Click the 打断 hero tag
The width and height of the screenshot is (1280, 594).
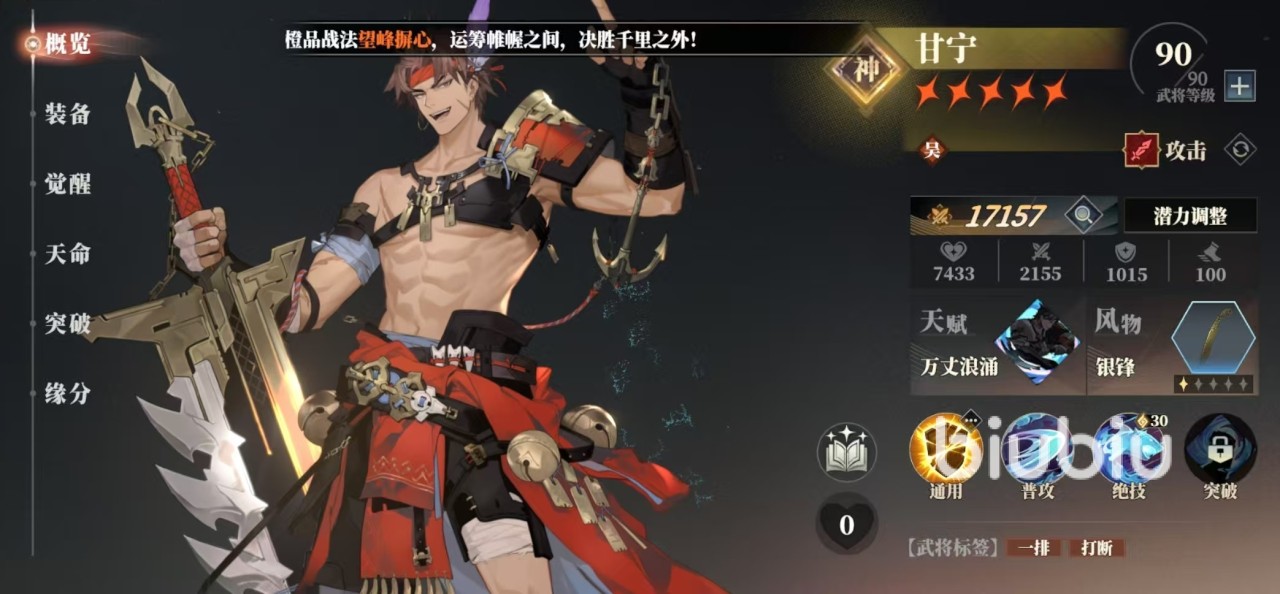[x=1097, y=548]
